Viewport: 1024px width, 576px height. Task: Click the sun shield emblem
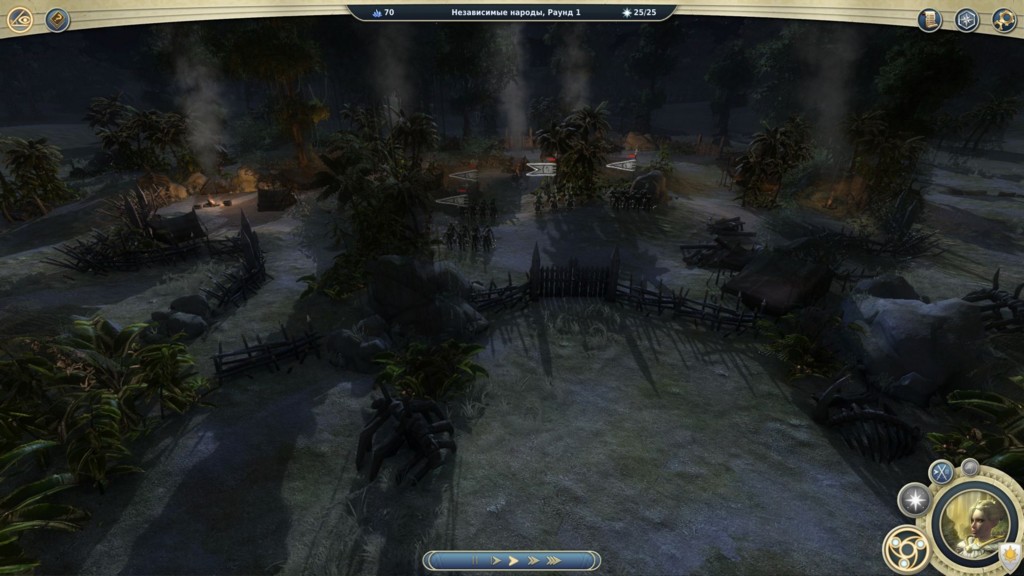(1010, 551)
